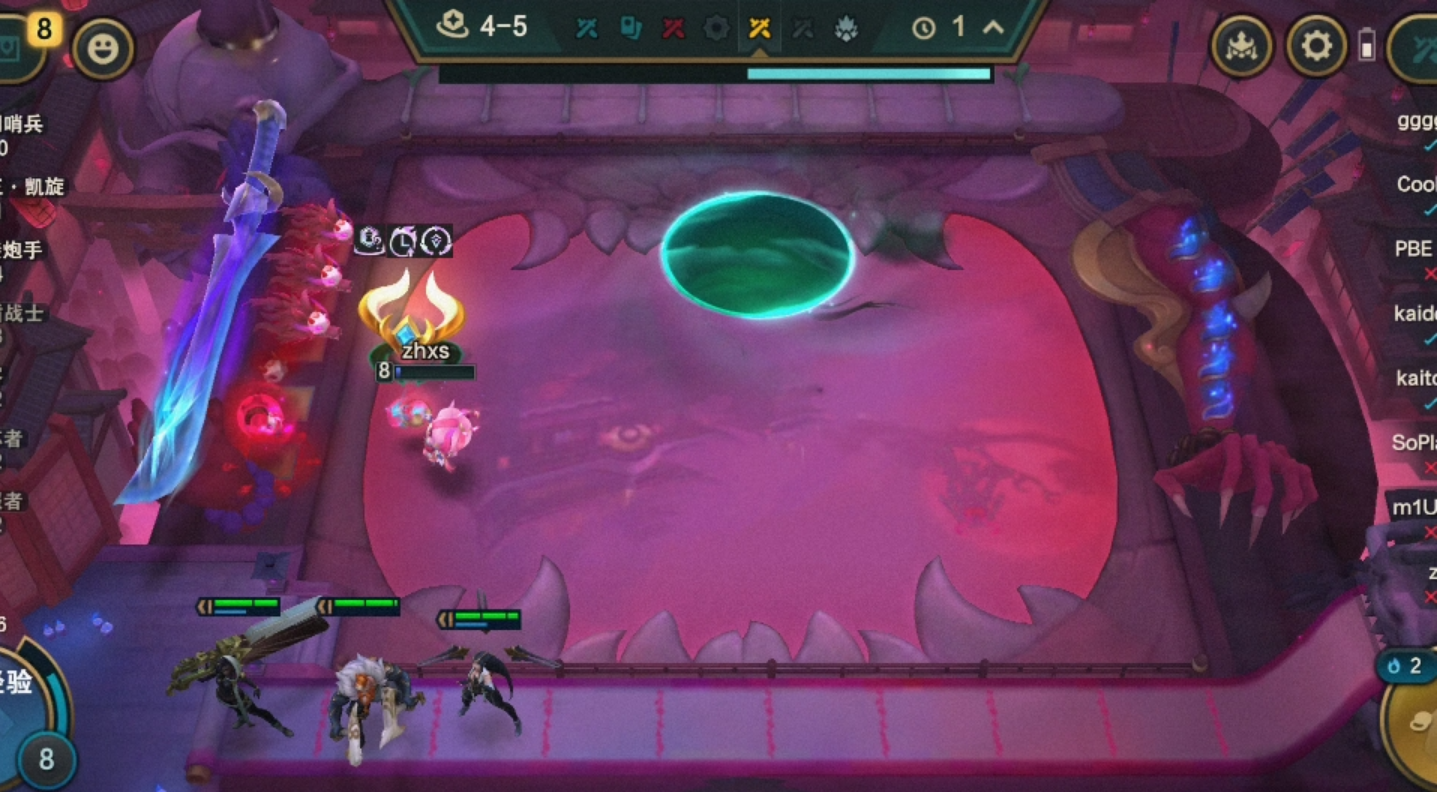Screen dimensions: 1437x792
Task: Select the highlighted yellow crossed-swords round icon
Action: click(x=759, y=29)
